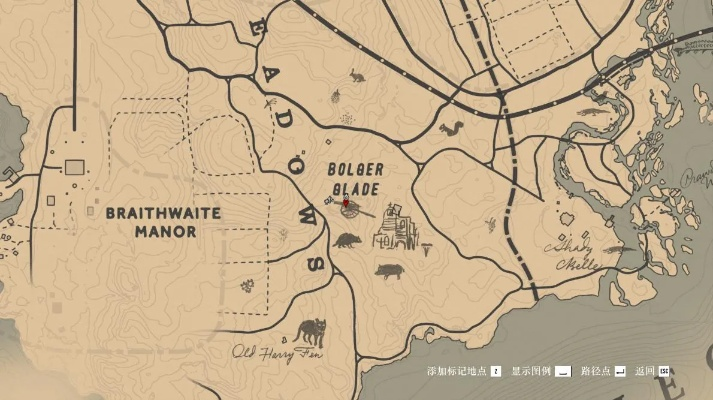Select the squirrel animal marker on the map
Viewport: 713px width, 400px height.
453,128
